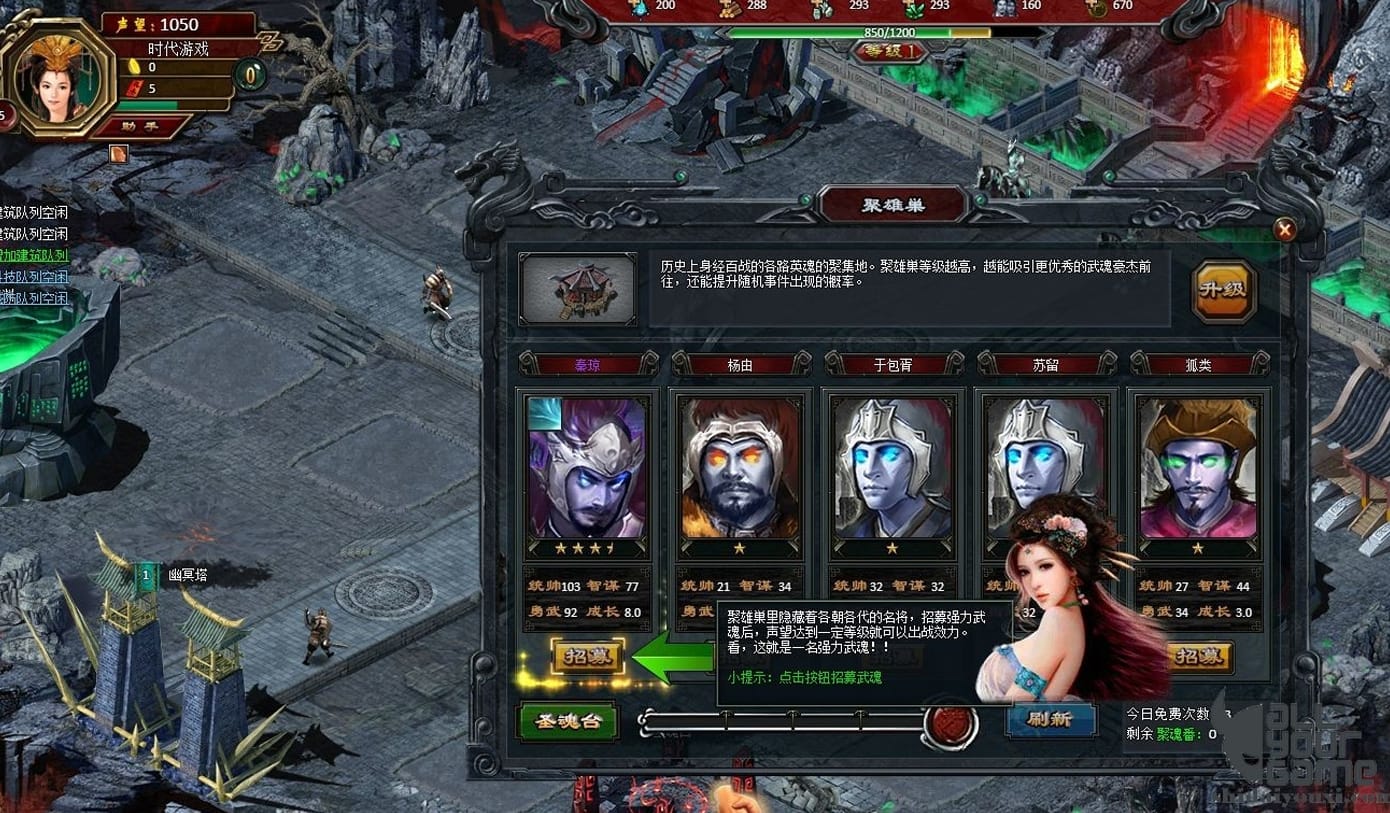The height and width of the screenshot is (813, 1390).
Task: Click the 科技队列空闲 queue link
Action: [35, 278]
